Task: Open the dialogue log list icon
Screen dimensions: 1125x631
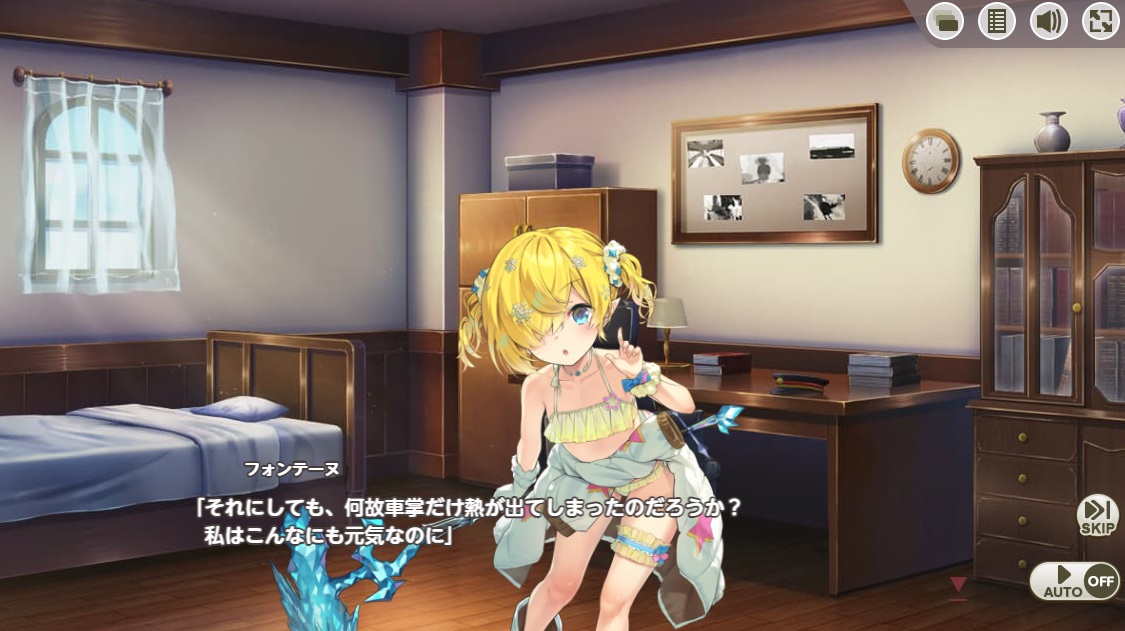Action: tap(997, 21)
